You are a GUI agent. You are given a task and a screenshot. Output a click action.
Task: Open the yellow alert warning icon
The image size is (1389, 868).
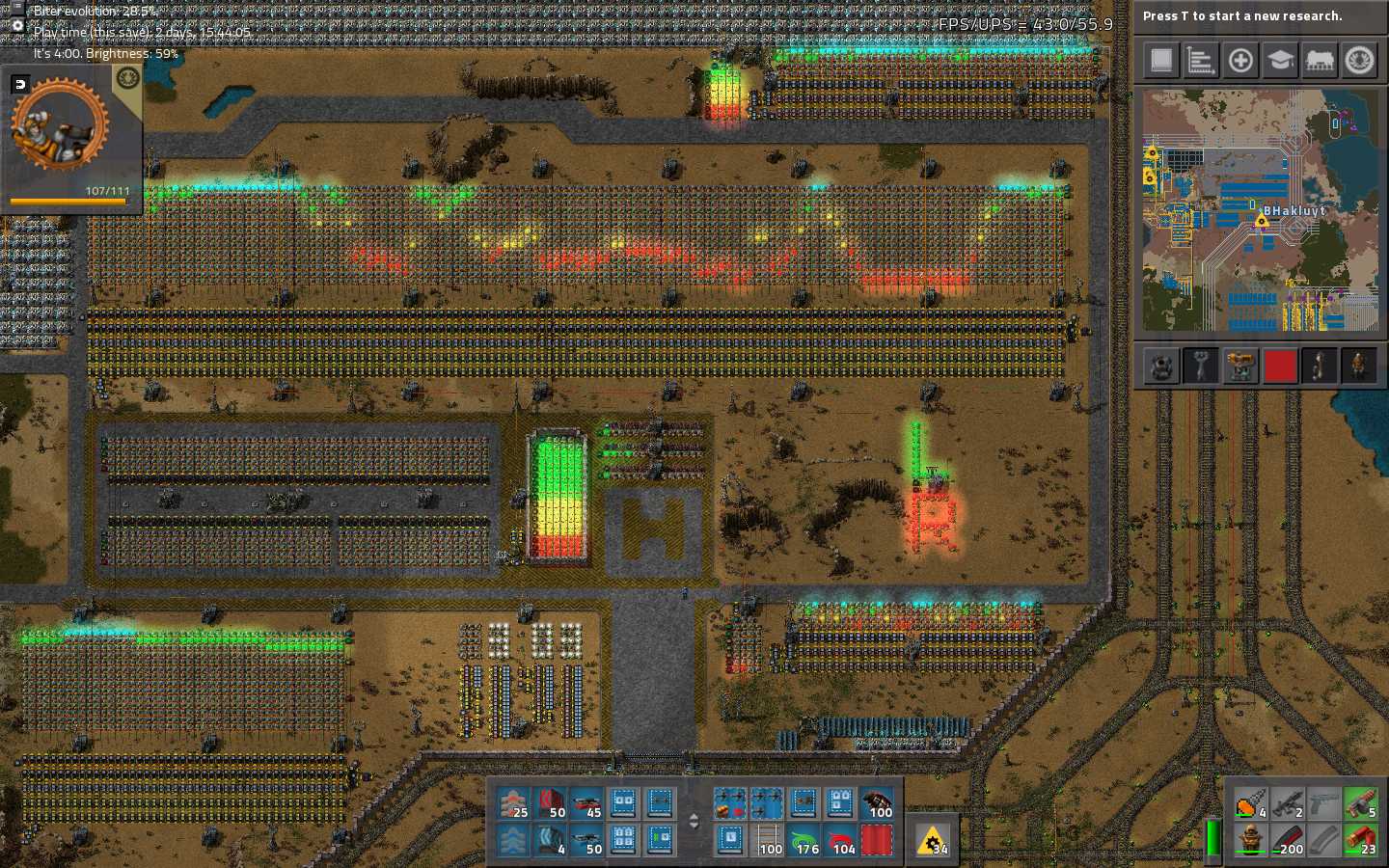coord(933,841)
